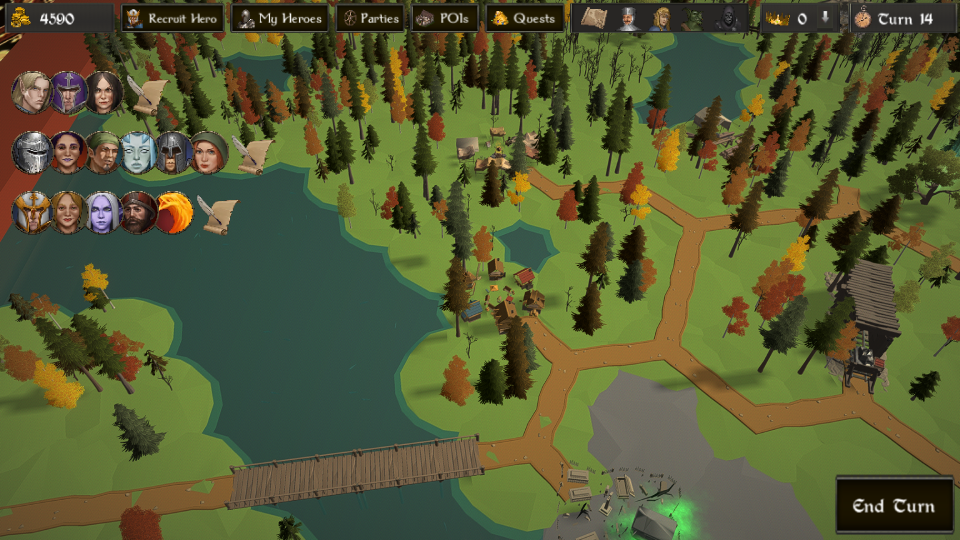Select the green orc portrait in the top bar

(x=694, y=18)
